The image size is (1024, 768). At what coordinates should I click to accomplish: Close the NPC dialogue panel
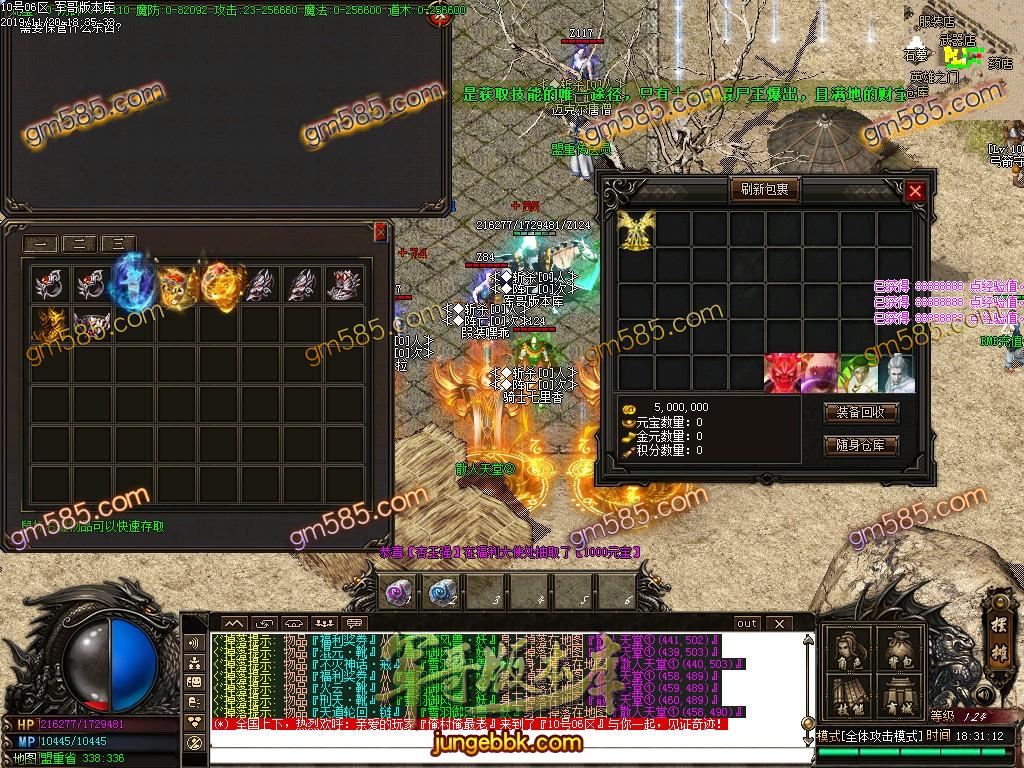point(438,18)
